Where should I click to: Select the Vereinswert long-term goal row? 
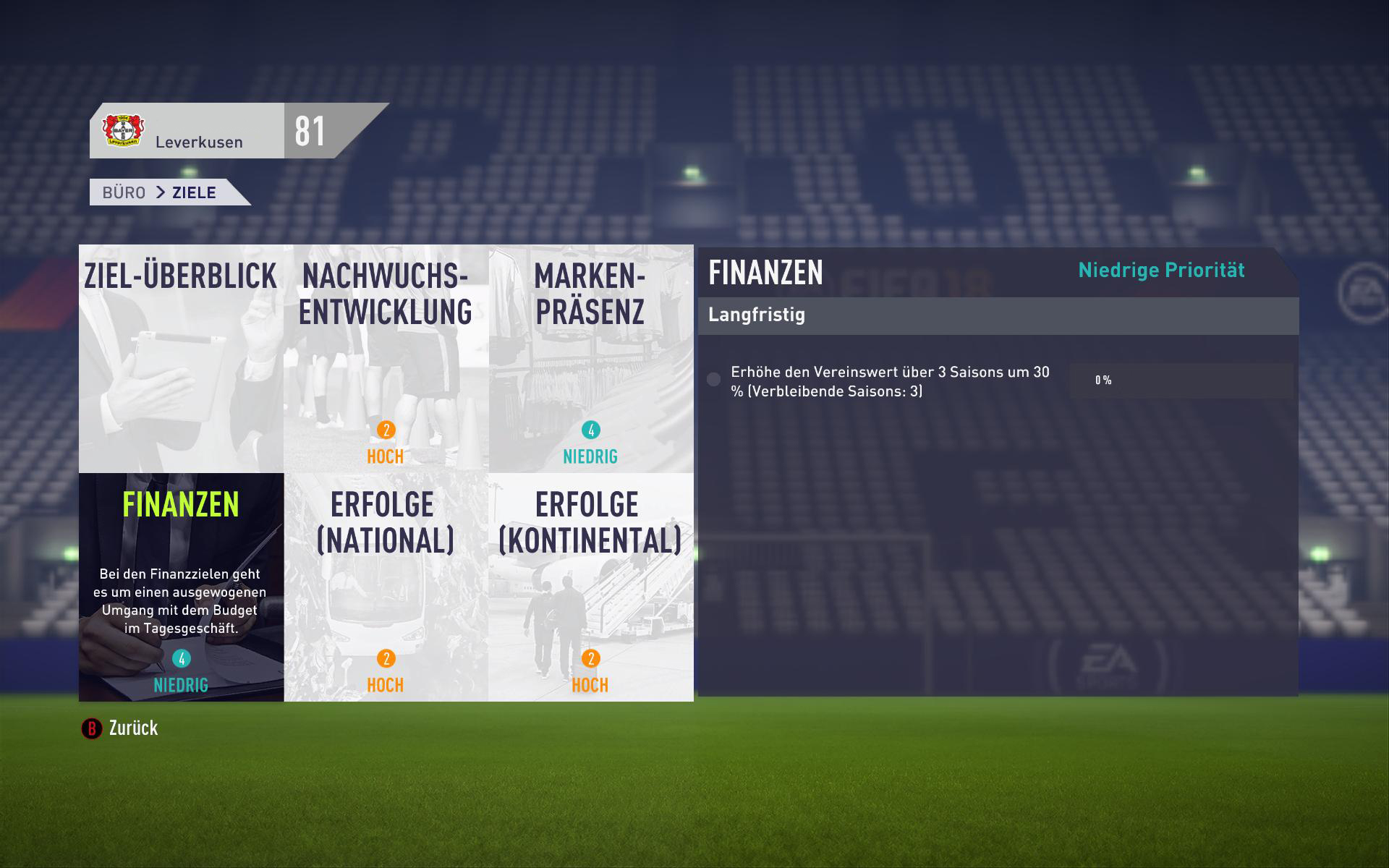click(x=890, y=381)
